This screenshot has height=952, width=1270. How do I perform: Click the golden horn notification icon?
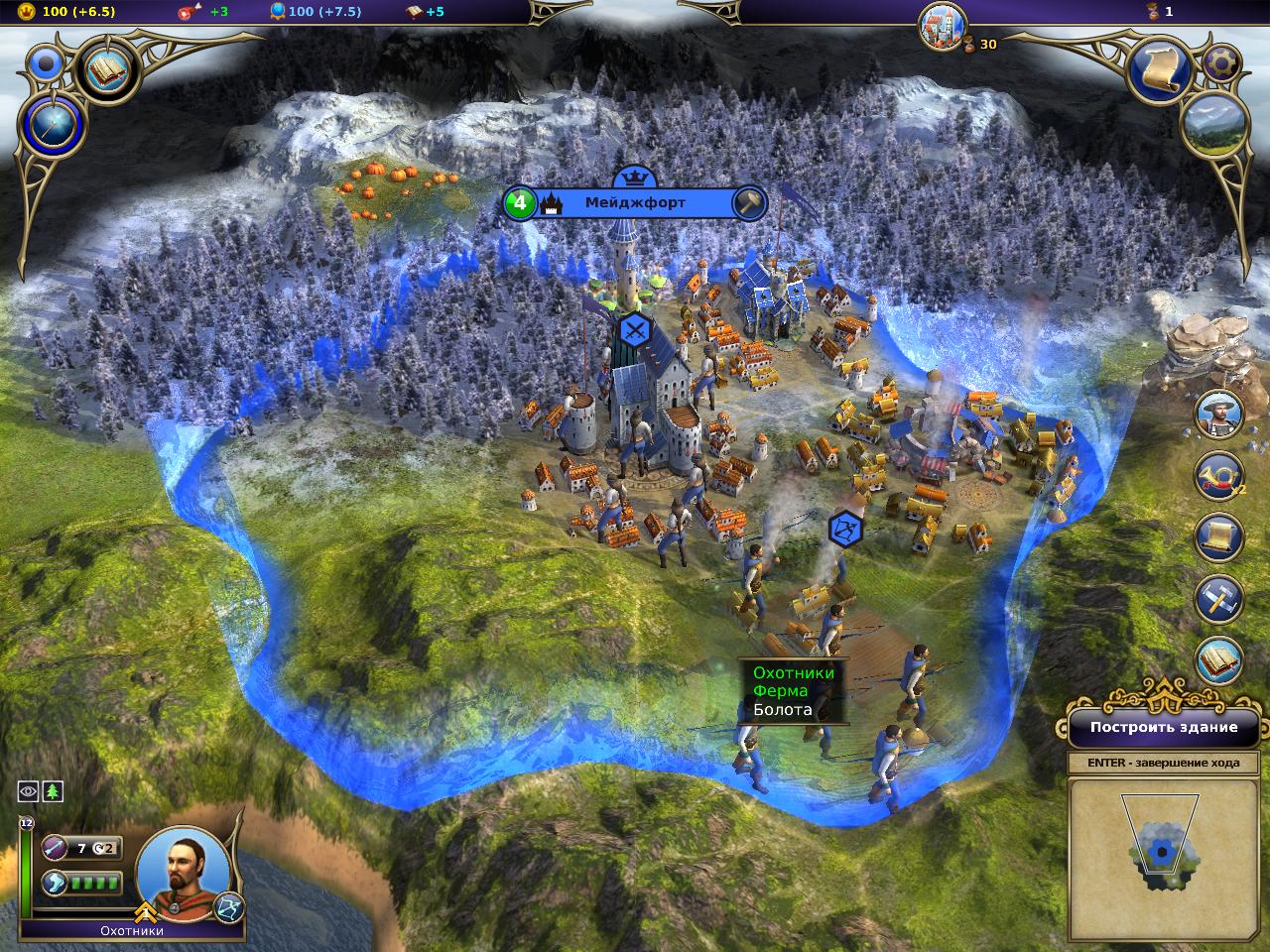[1216, 475]
